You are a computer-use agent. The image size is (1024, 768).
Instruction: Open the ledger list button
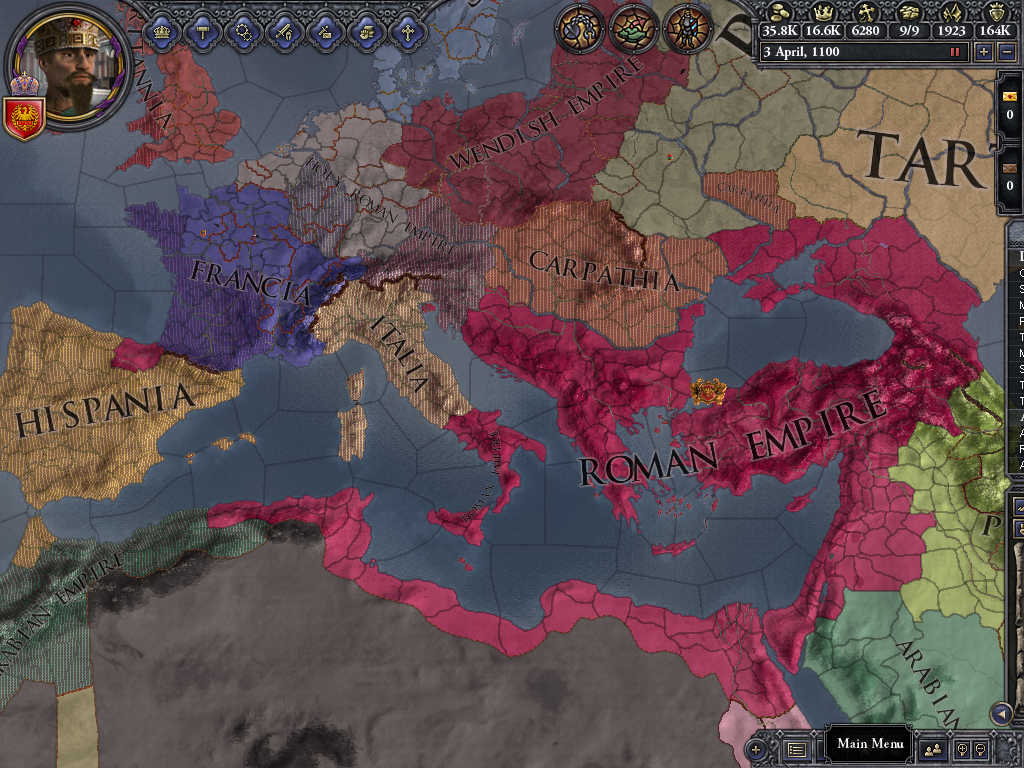pyautogui.click(x=797, y=747)
